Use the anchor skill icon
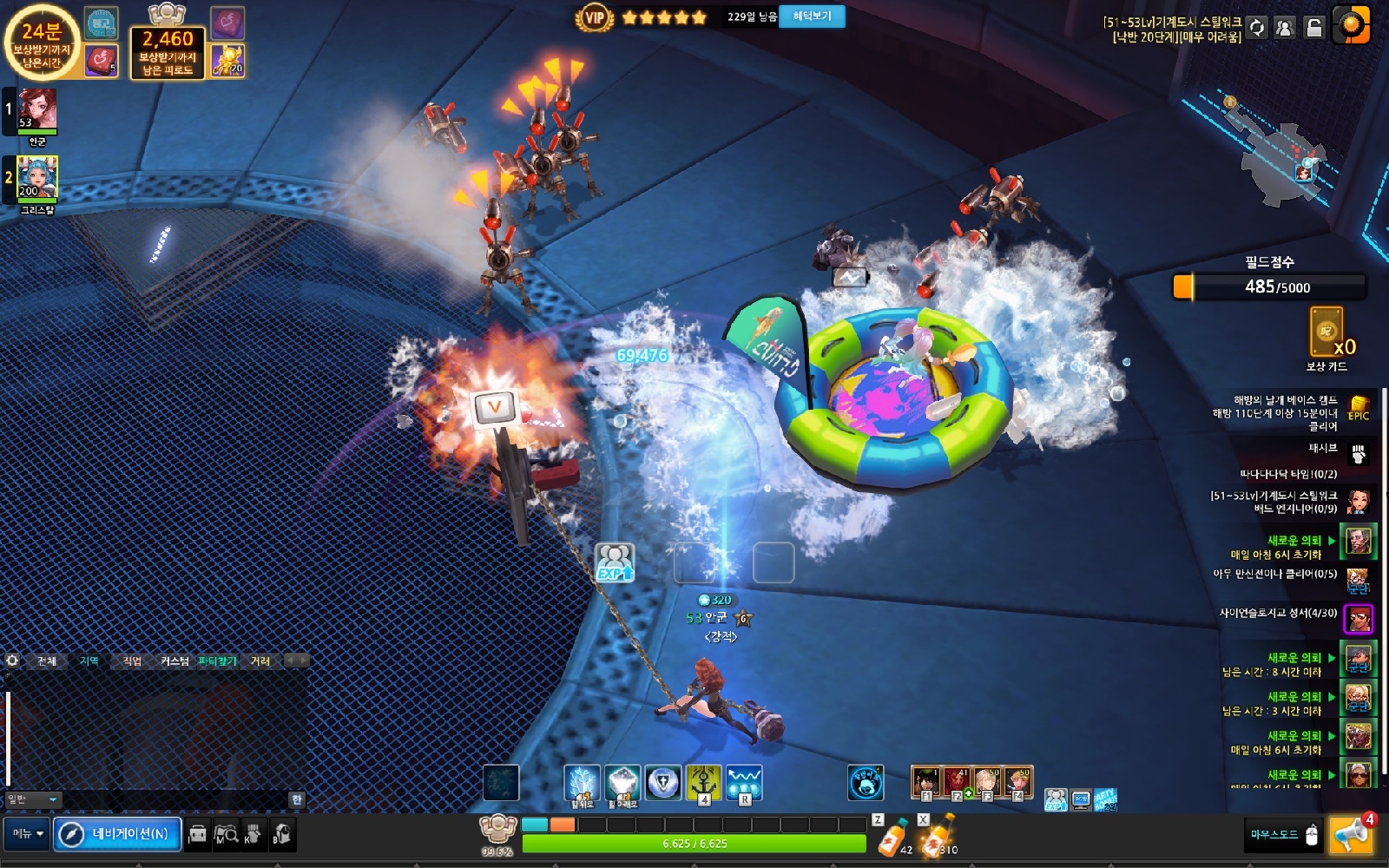The width and height of the screenshot is (1389, 868). (703, 783)
